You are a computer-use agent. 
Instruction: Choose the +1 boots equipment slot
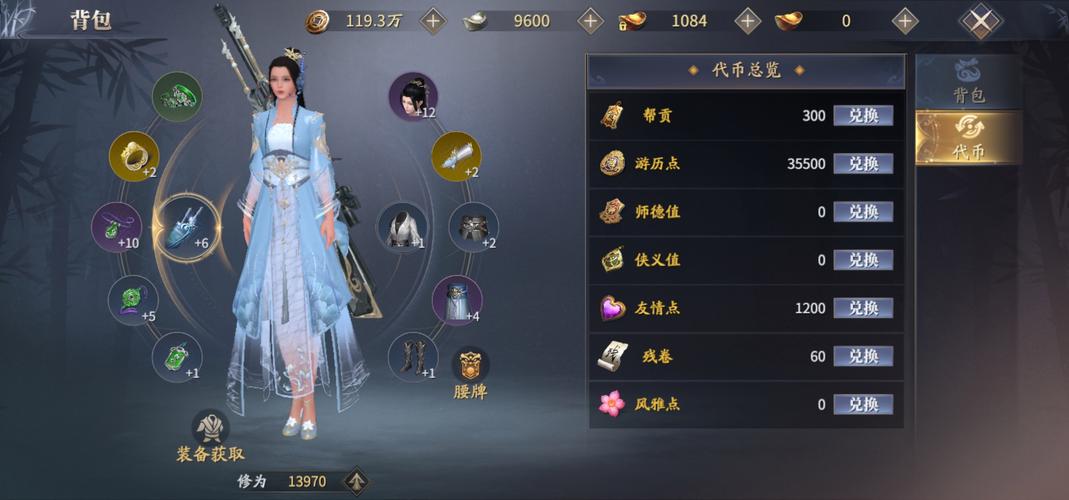412,357
